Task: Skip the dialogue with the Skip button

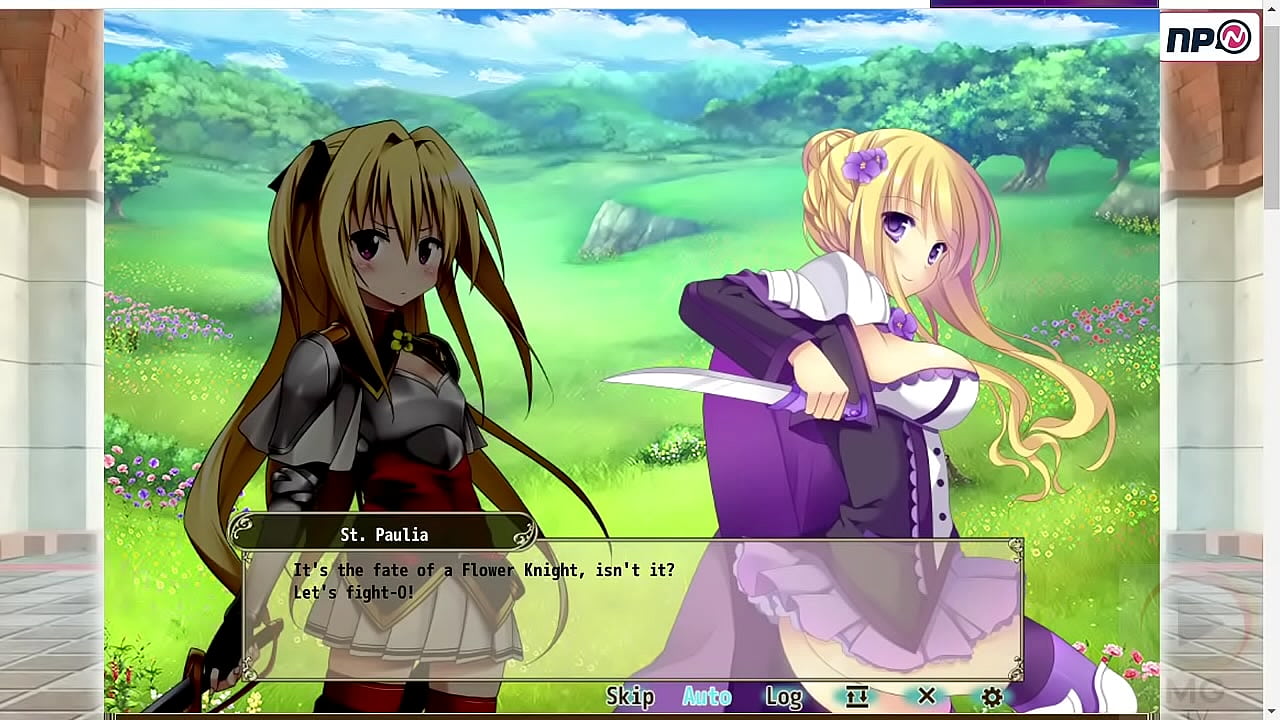Action: pos(630,696)
